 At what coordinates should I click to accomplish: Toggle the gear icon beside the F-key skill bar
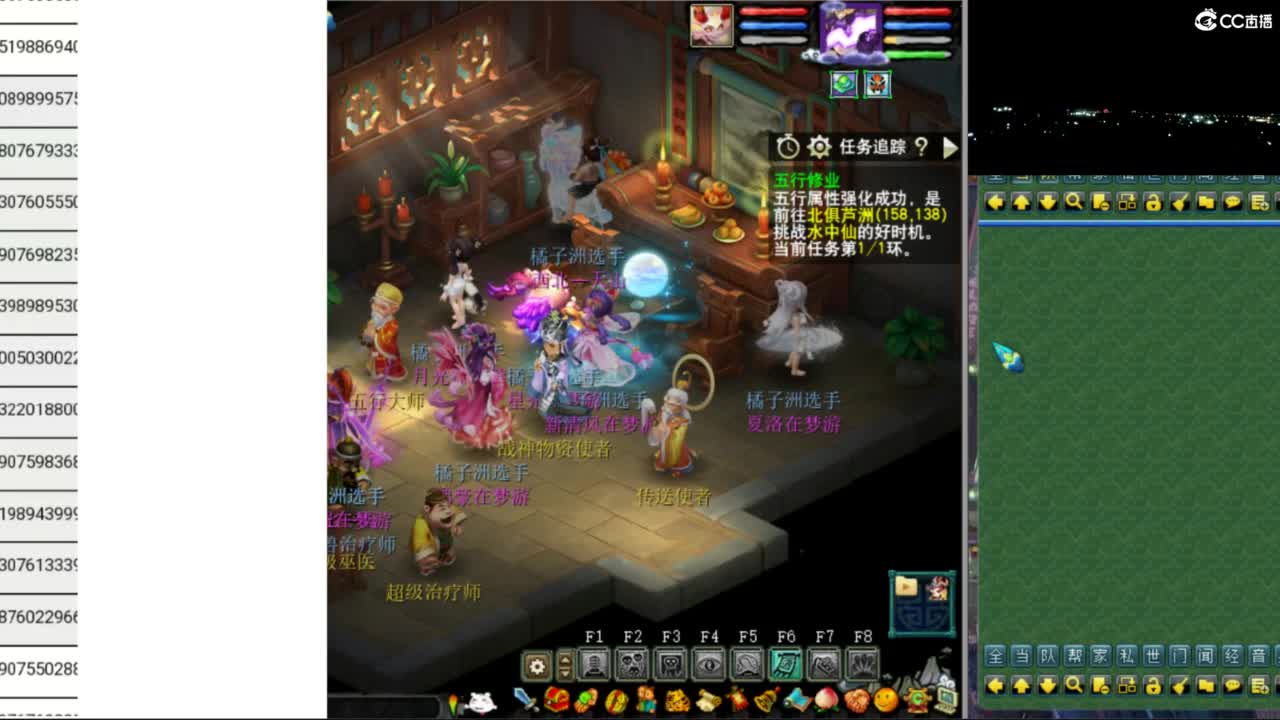[x=535, y=665]
